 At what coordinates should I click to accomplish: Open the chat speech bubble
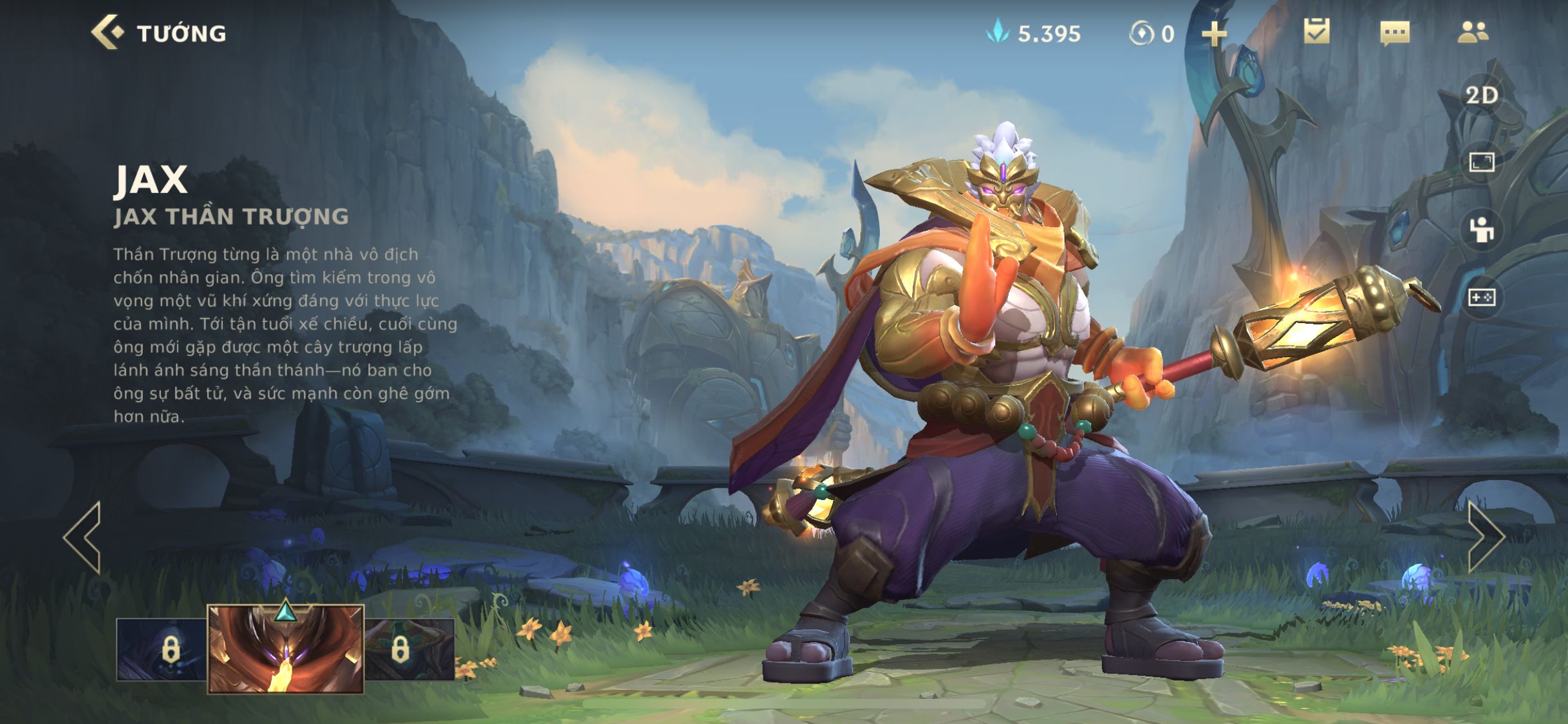click(x=1395, y=33)
